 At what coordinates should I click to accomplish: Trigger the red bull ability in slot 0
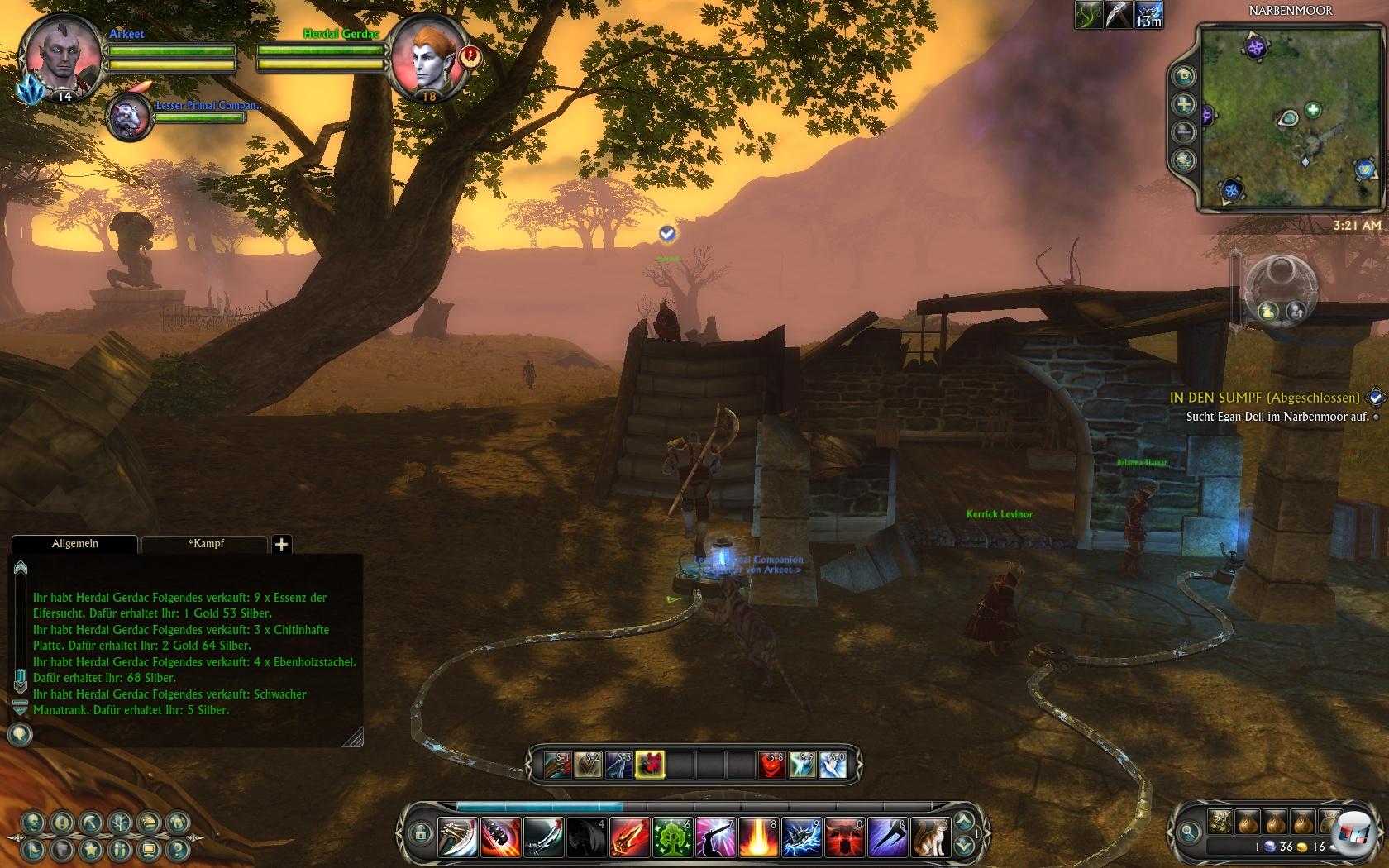point(844,837)
